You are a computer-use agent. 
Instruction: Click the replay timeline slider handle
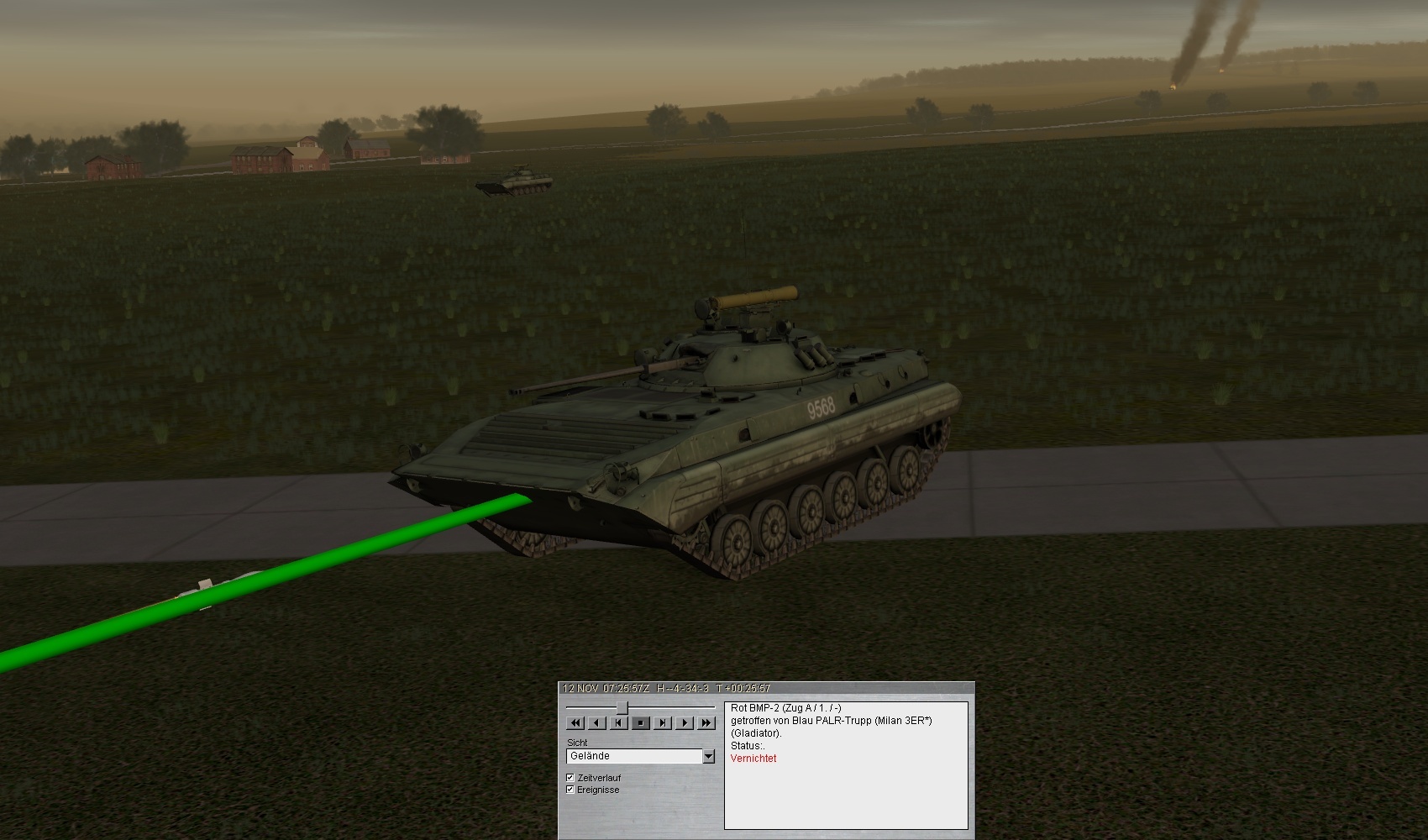tap(622, 707)
